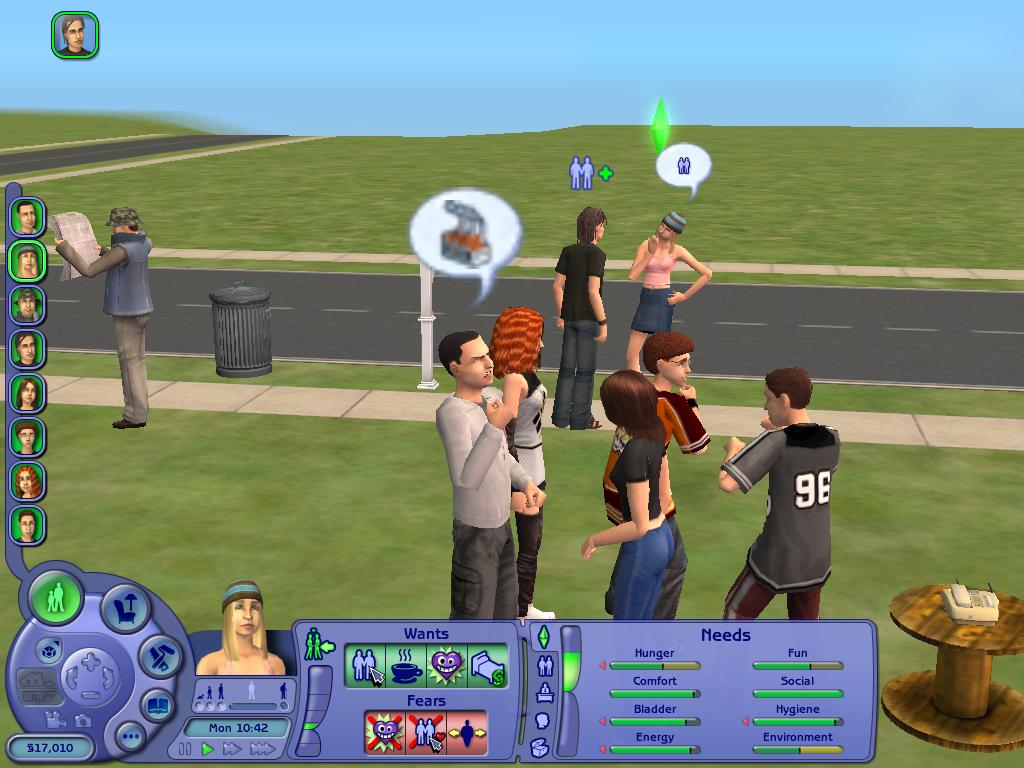The height and width of the screenshot is (768, 1024).
Task: Open Build mode with the saw and roller icon
Action: (159, 656)
